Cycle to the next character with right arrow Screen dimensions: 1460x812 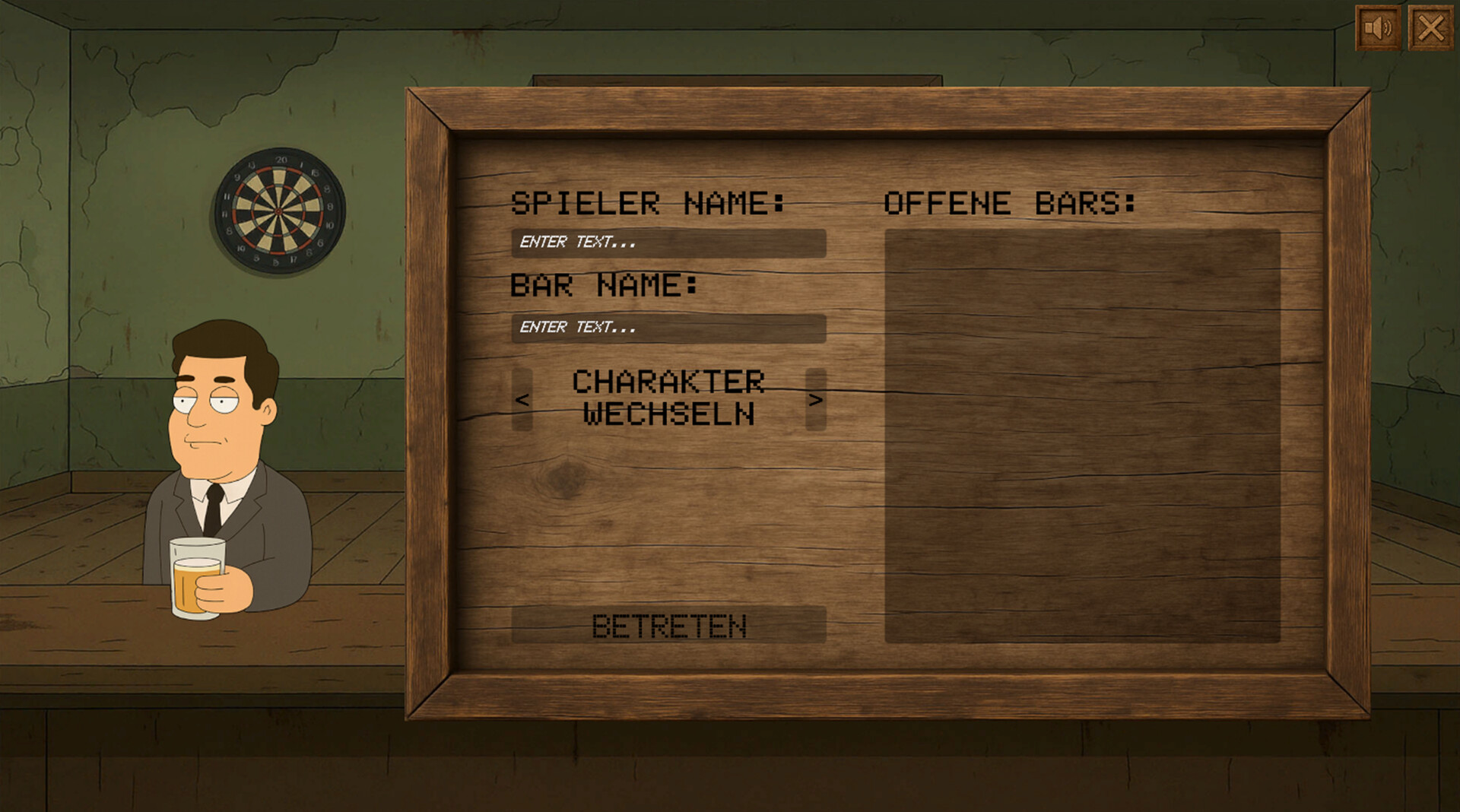click(x=817, y=401)
